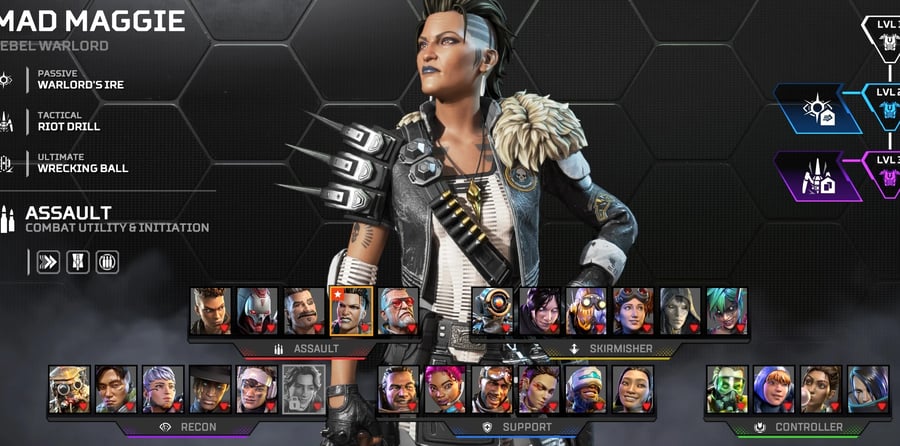The width and height of the screenshot is (900, 446).
Task: Choose Bloodhound in the Recon row
Action: click(69, 389)
